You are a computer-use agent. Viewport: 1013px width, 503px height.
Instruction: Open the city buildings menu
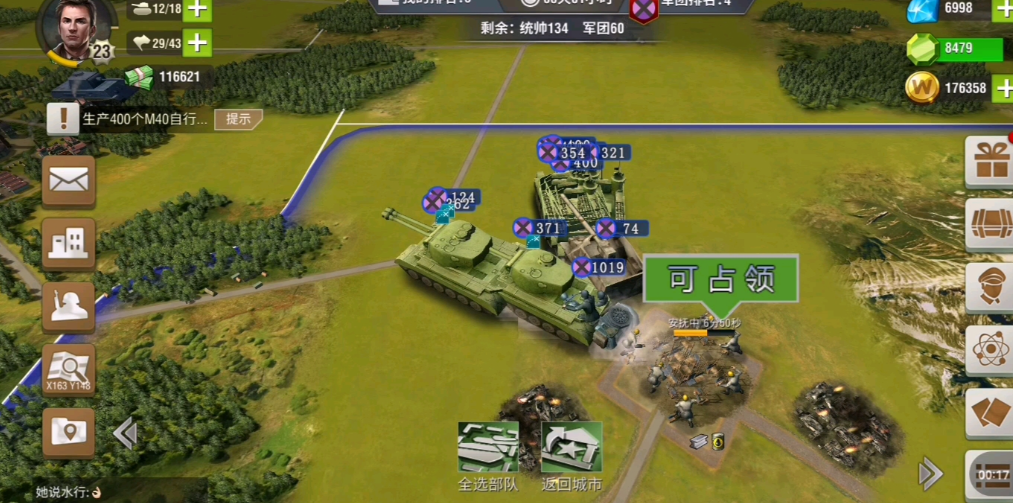[69, 243]
